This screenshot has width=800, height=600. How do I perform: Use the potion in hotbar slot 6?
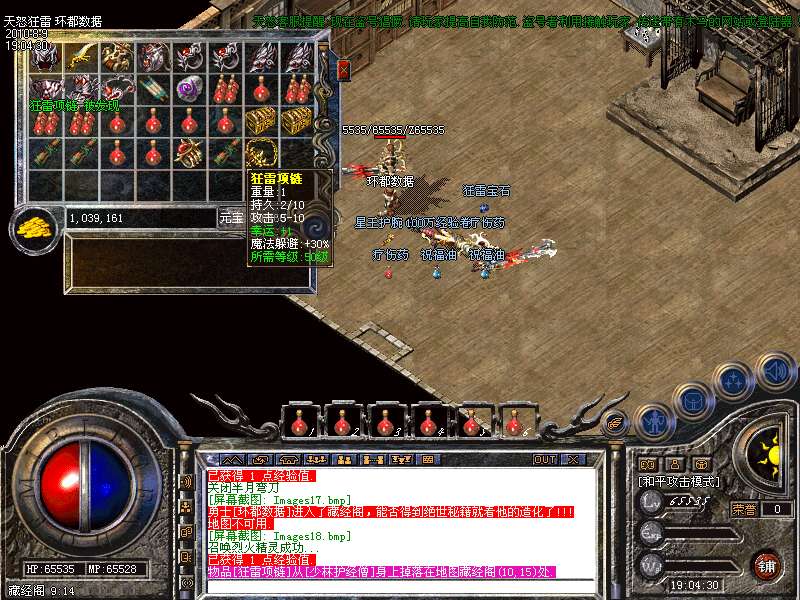515,422
